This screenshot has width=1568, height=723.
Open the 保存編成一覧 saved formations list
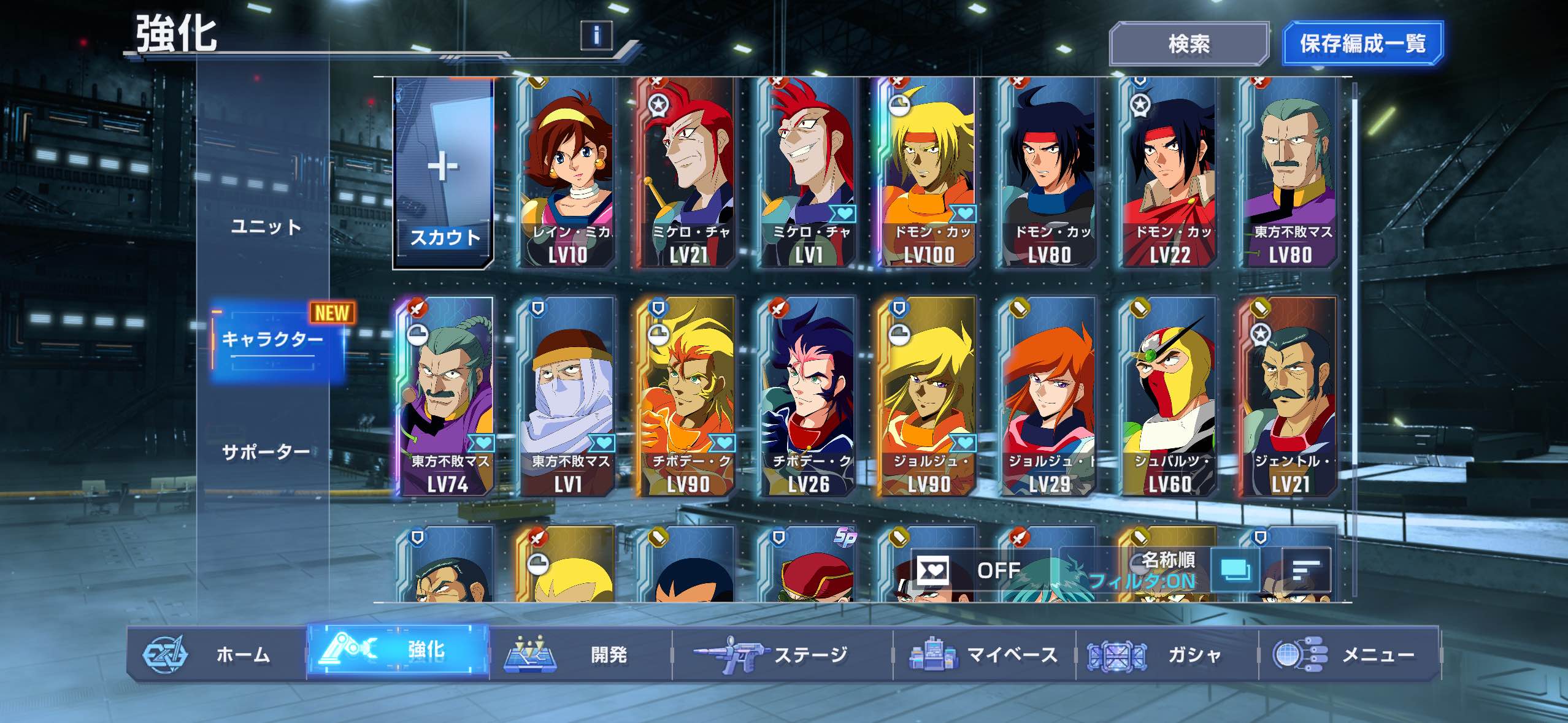1362,44
